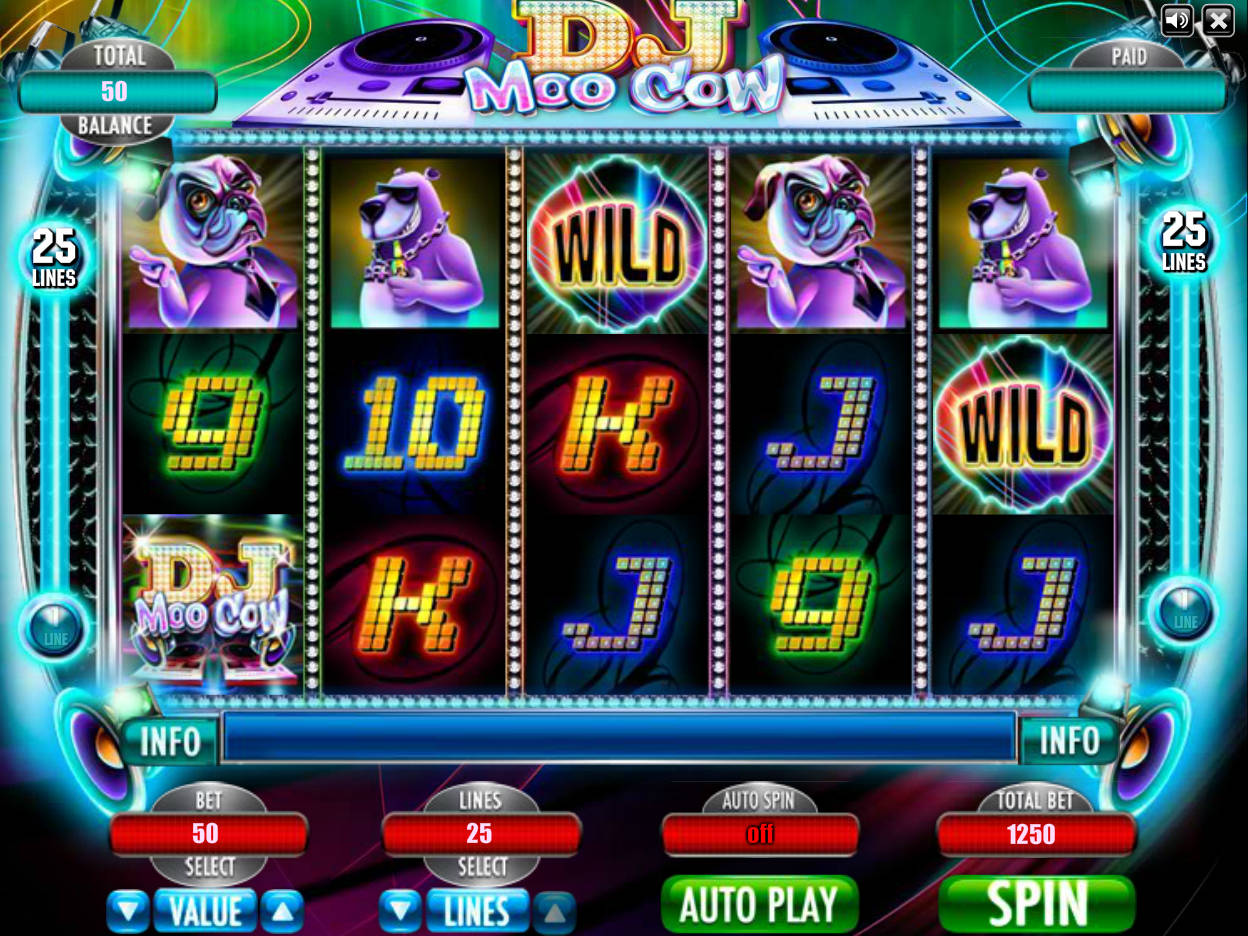The height and width of the screenshot is (936, 1248).
Task: Reduce the number of lines with down arrow
Action: click(400, 911)
